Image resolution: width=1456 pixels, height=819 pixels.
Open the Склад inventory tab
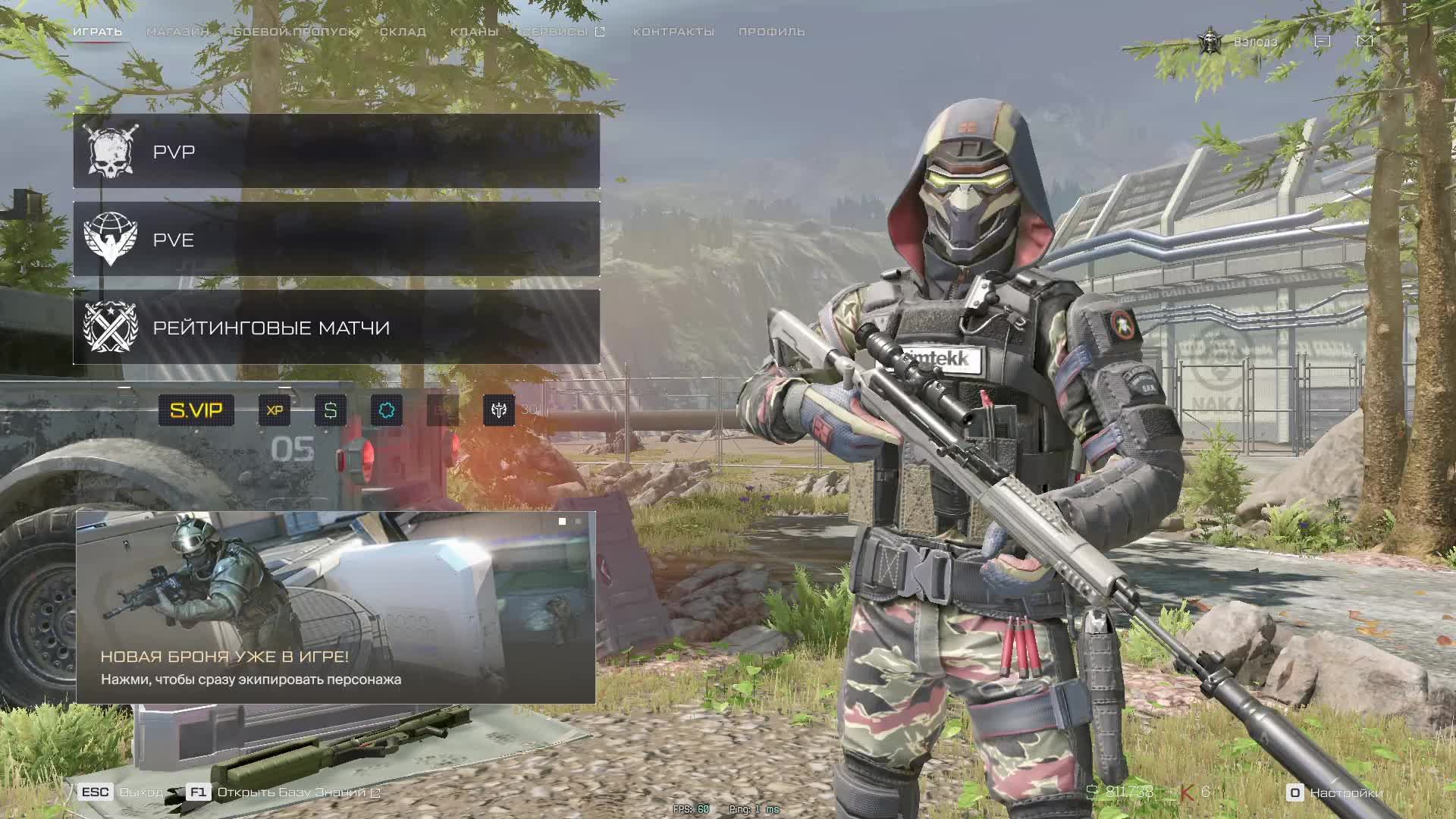coord(403,32)
